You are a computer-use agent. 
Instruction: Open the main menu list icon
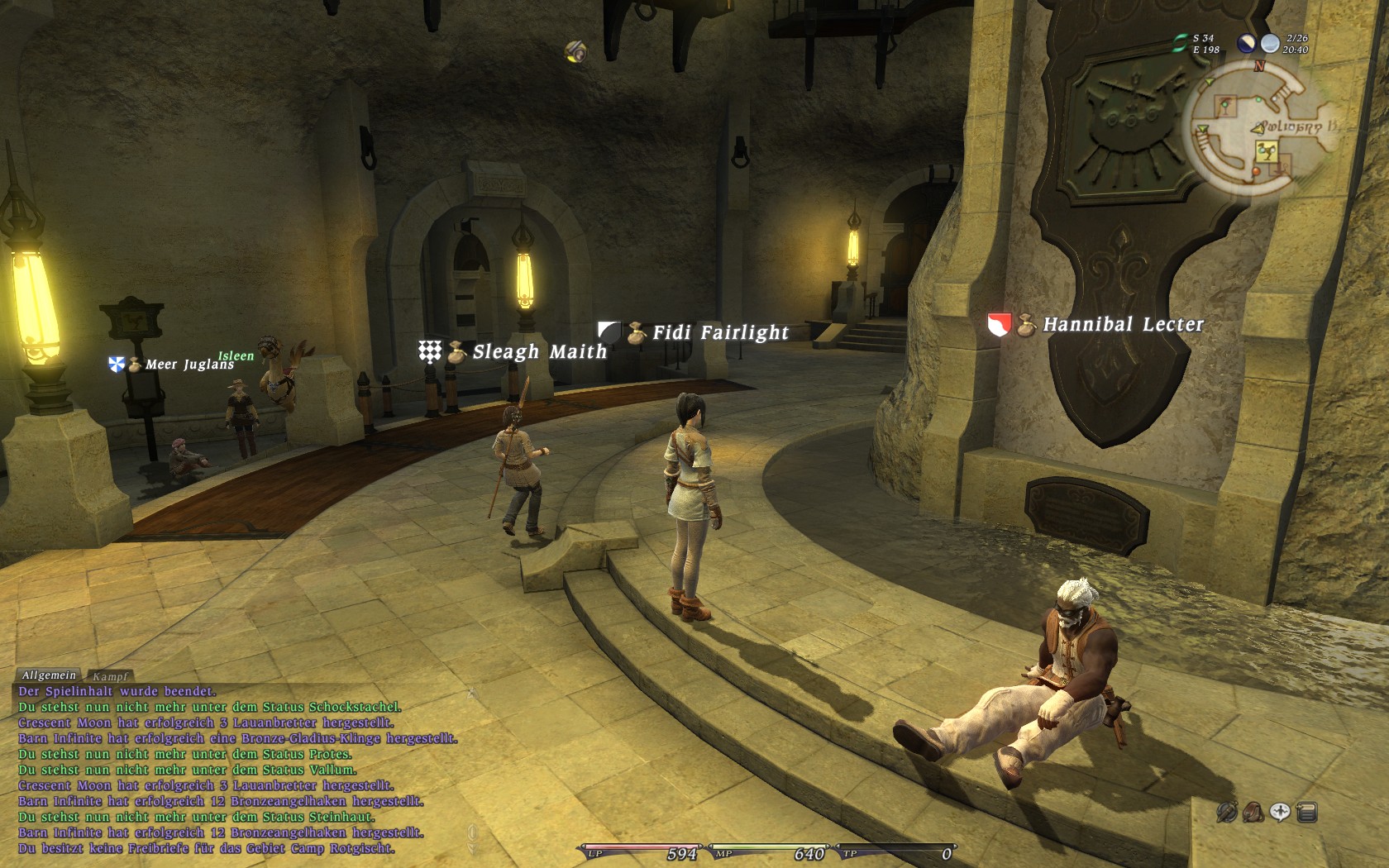pos(1307,813)
